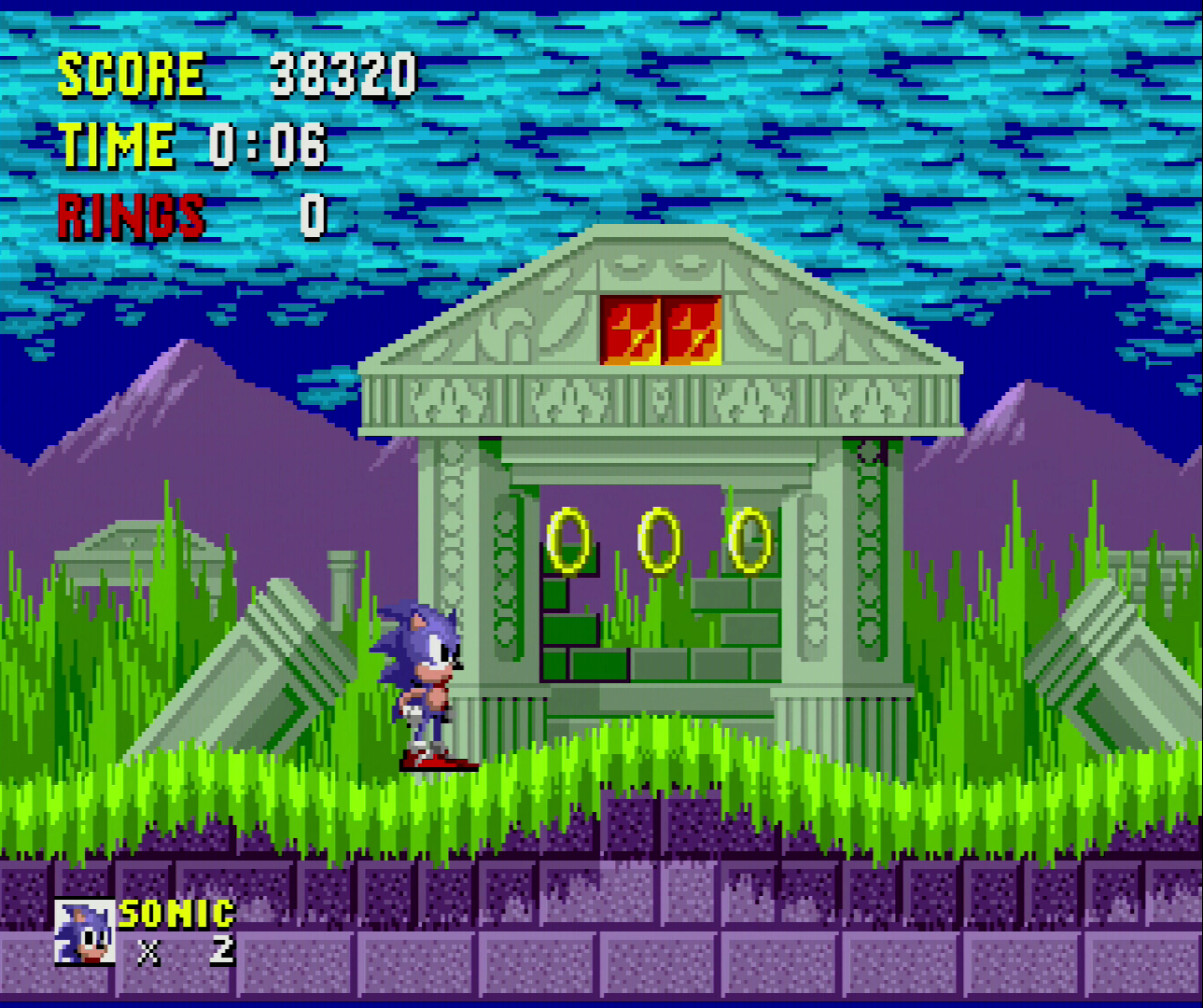Select the leftmost golden ring in the temple
Image resolution: width=1203 pixels, height=1008 pixels.
567,541
